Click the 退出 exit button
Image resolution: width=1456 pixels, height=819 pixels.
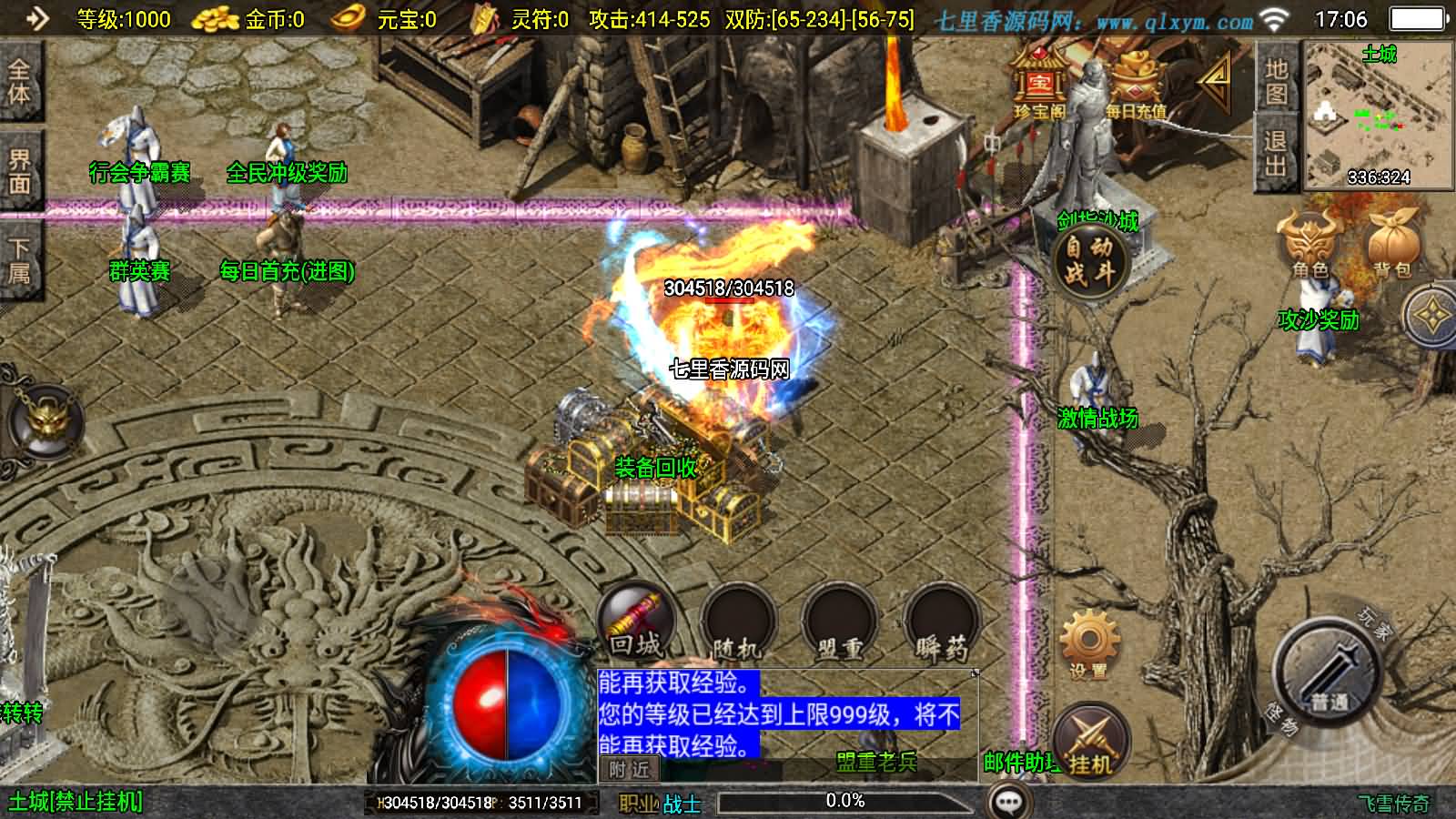tap(1276, 152)
